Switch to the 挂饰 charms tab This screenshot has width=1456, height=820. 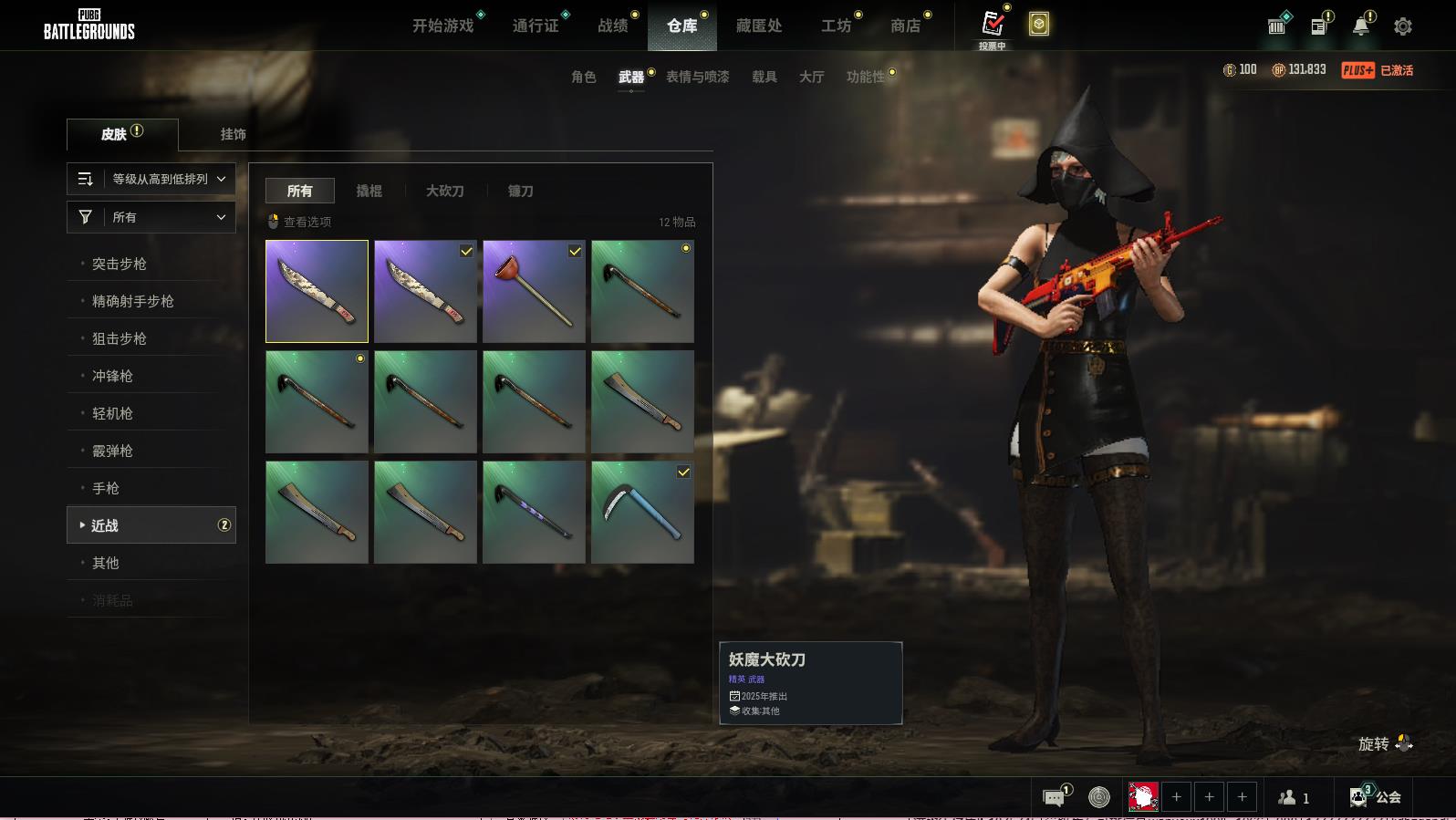click(x=233, y=134)
